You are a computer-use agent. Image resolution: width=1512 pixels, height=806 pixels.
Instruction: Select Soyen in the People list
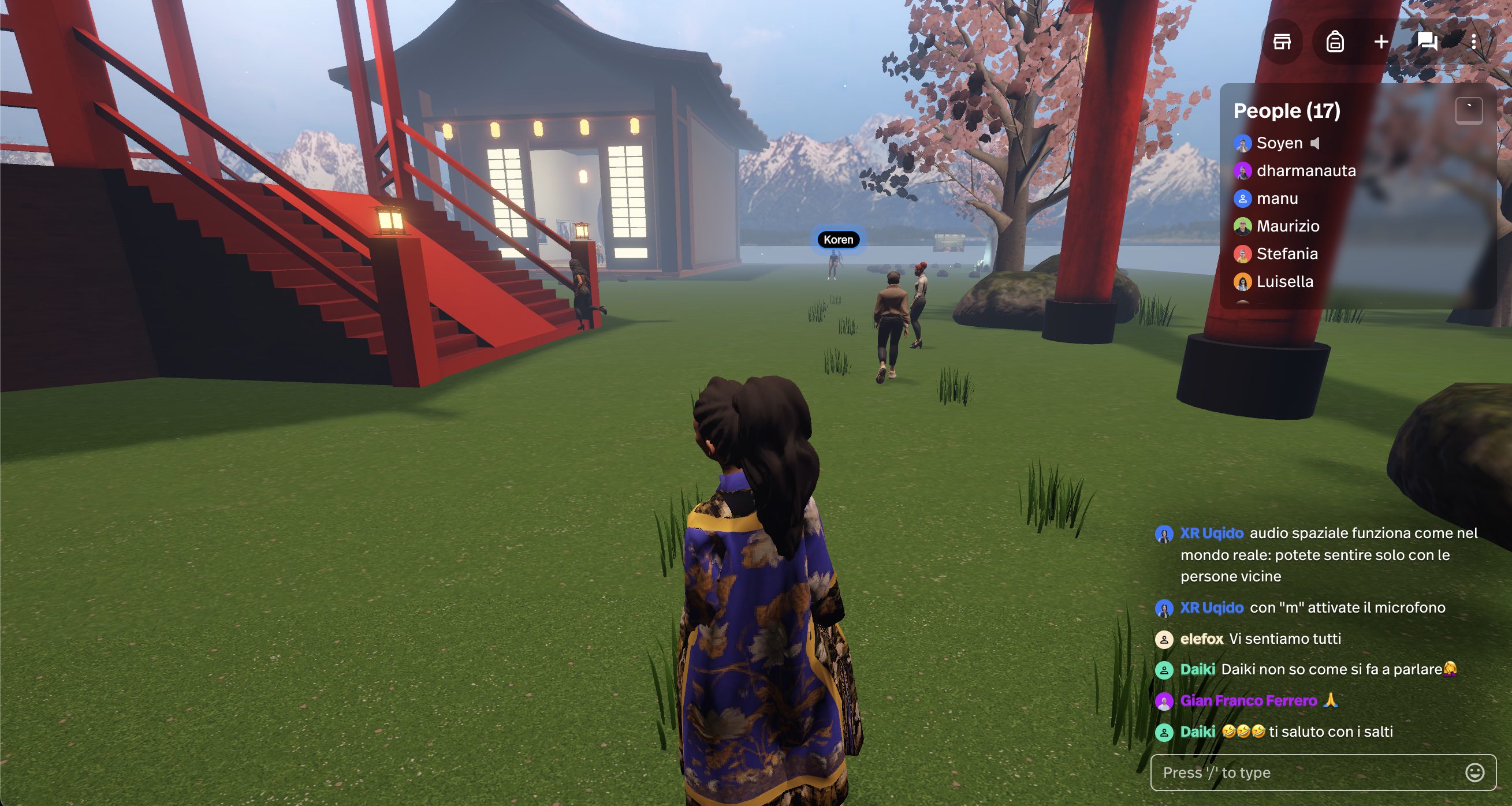pyautogui.click(x=1279, y=143)
